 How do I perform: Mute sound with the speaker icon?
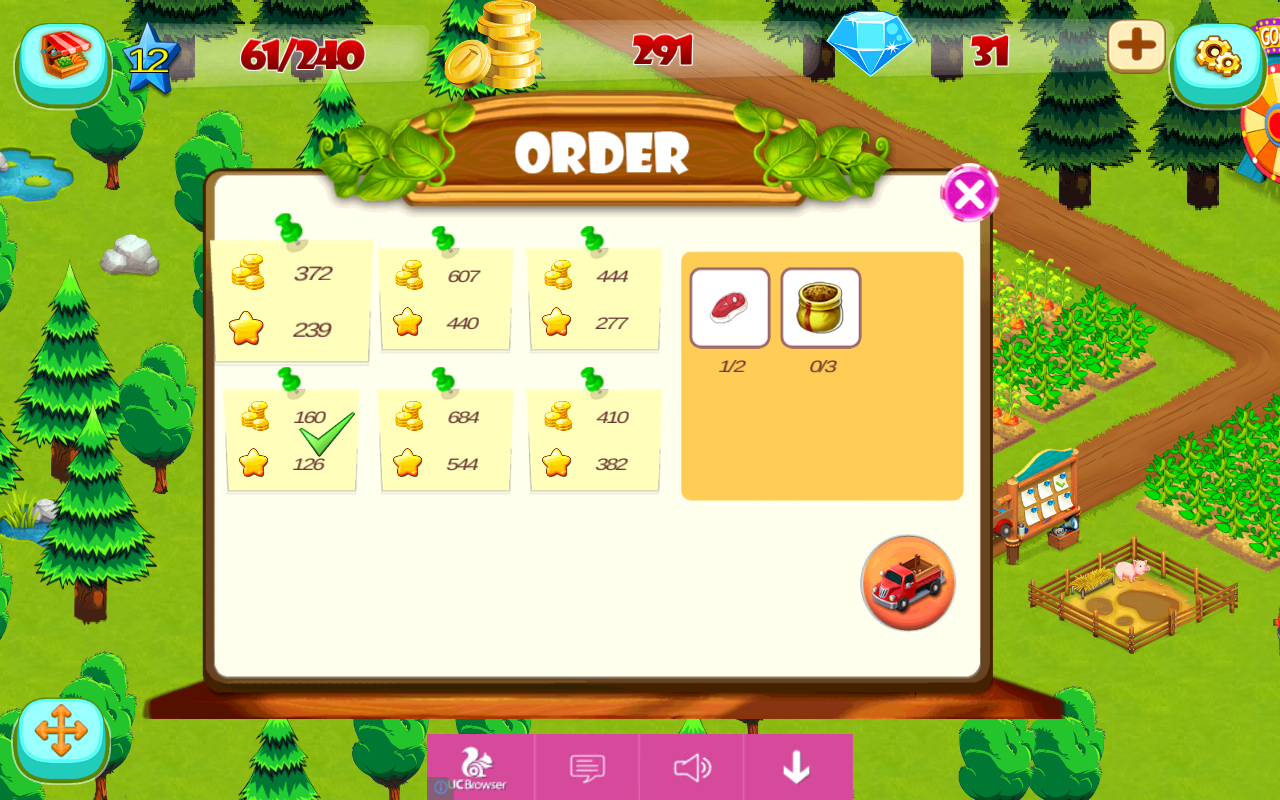click(691, 767)
